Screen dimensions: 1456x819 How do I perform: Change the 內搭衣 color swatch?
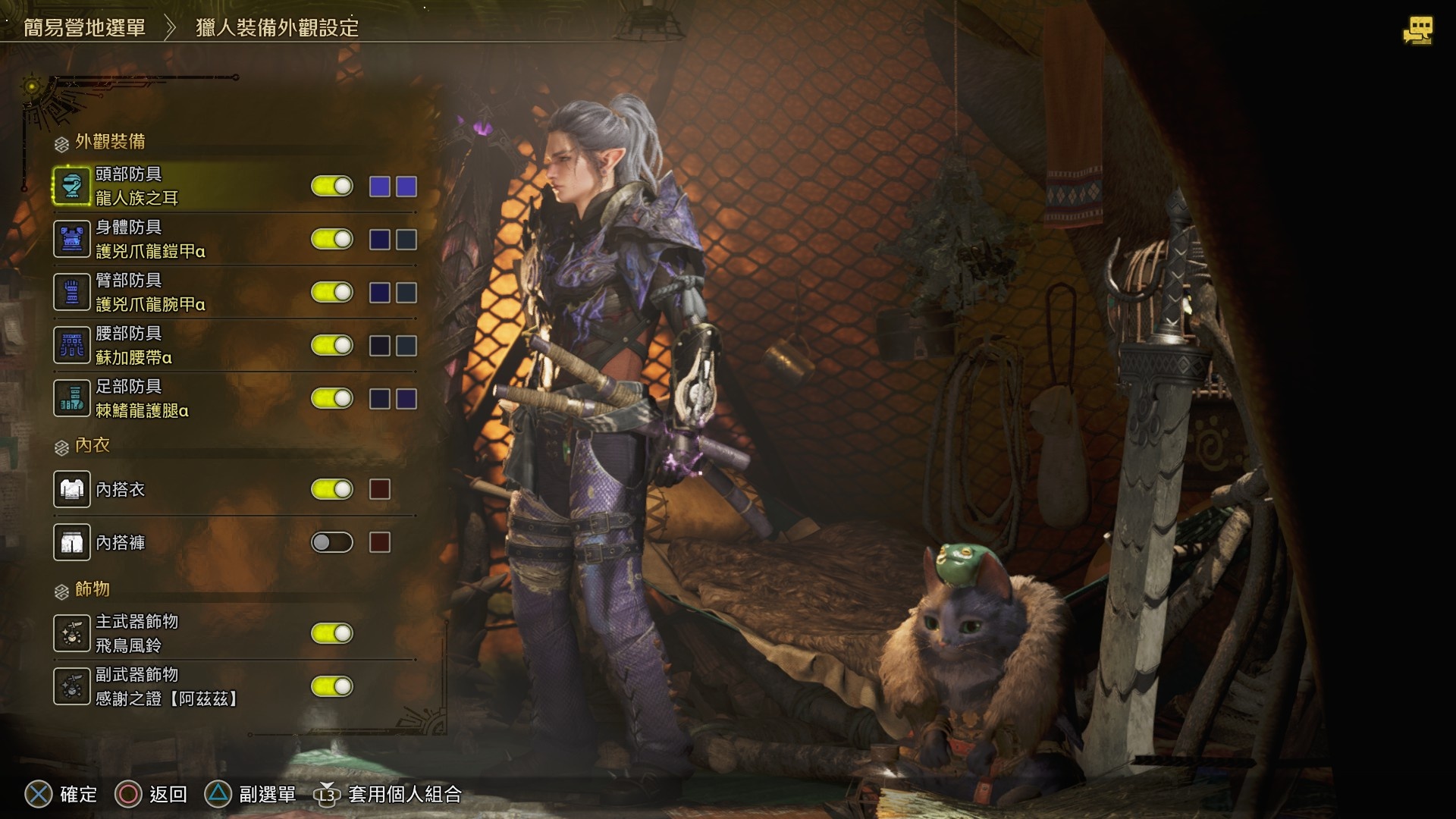tap(380, 490)
